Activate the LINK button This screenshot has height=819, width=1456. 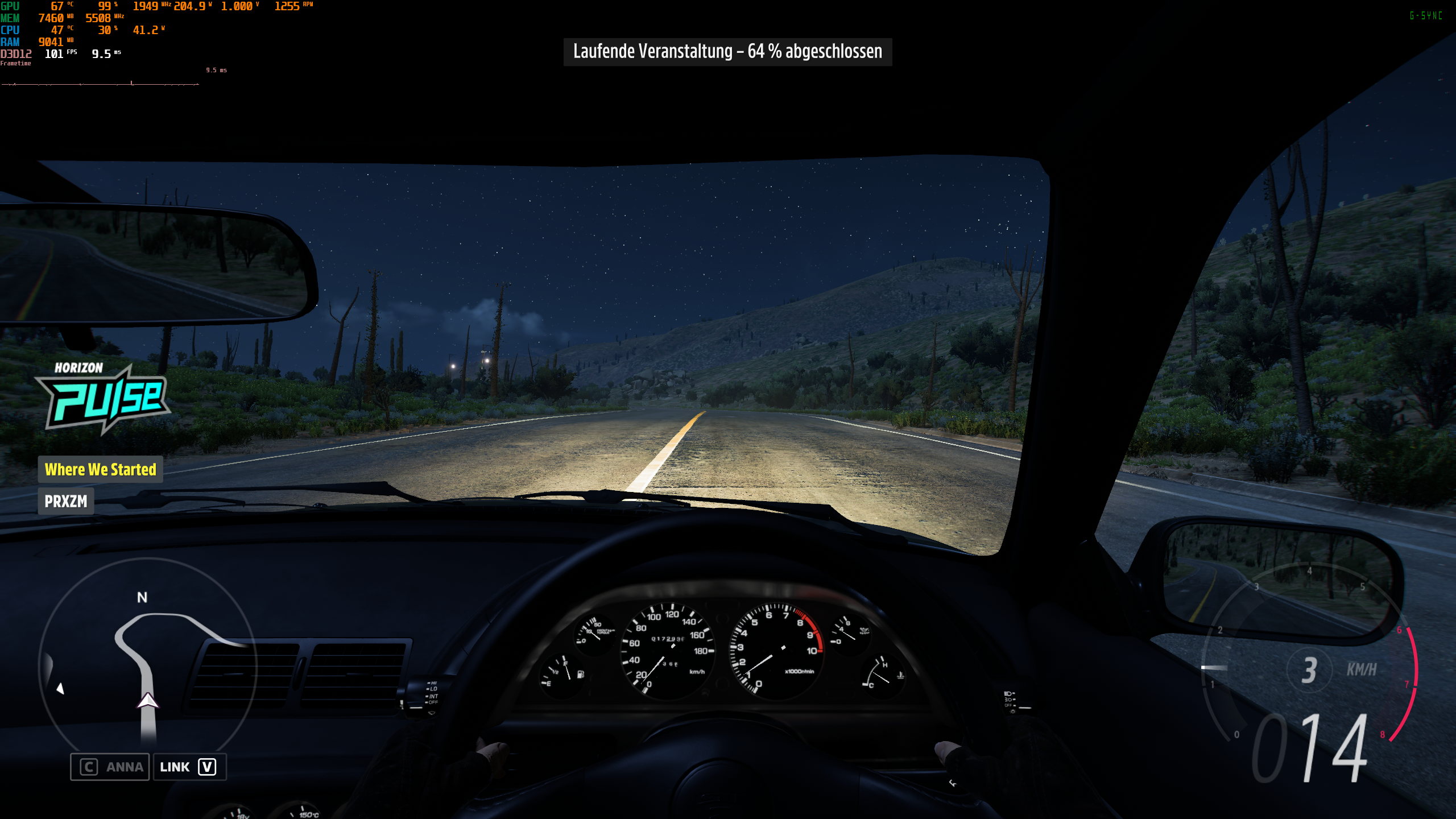[x=189, y=766]
